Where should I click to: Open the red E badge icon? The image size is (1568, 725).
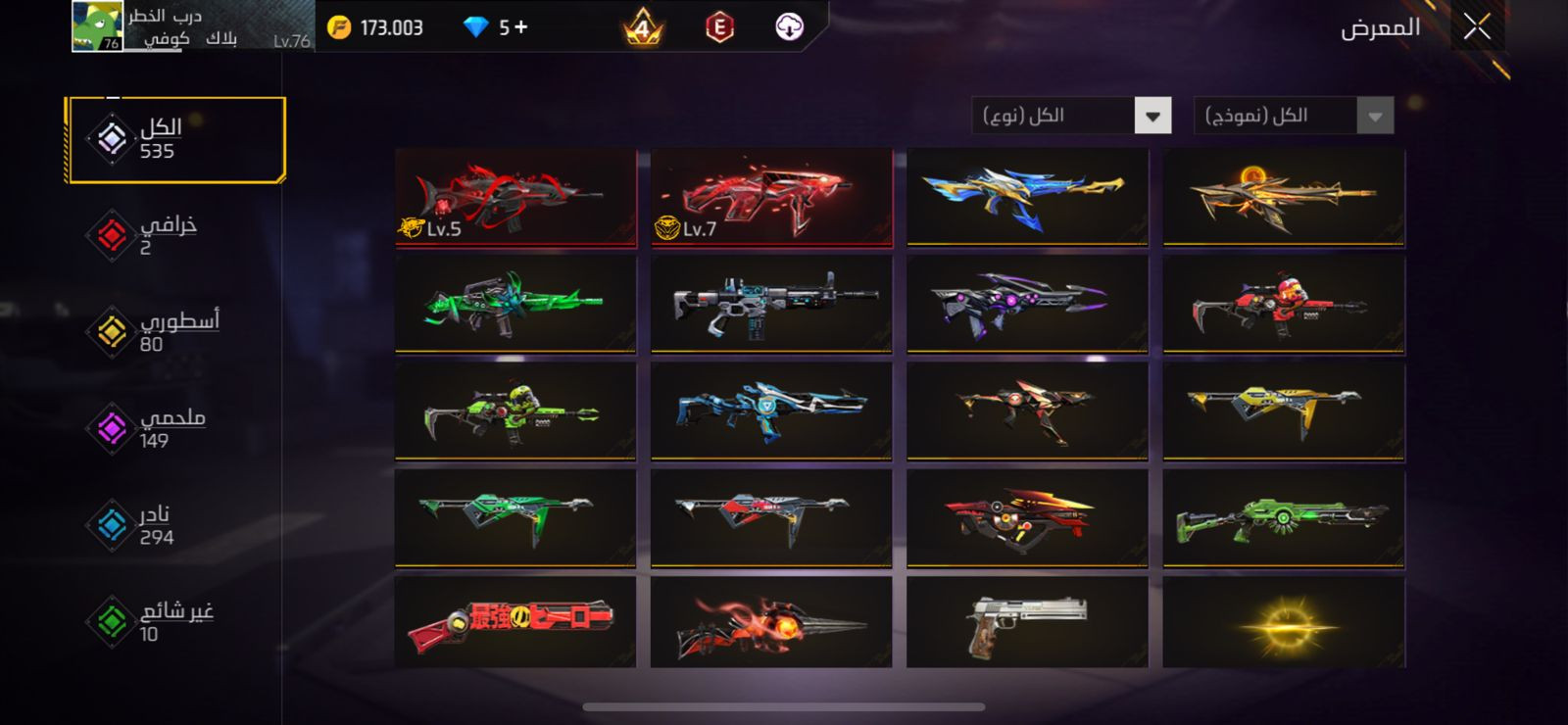coord(719,27)
